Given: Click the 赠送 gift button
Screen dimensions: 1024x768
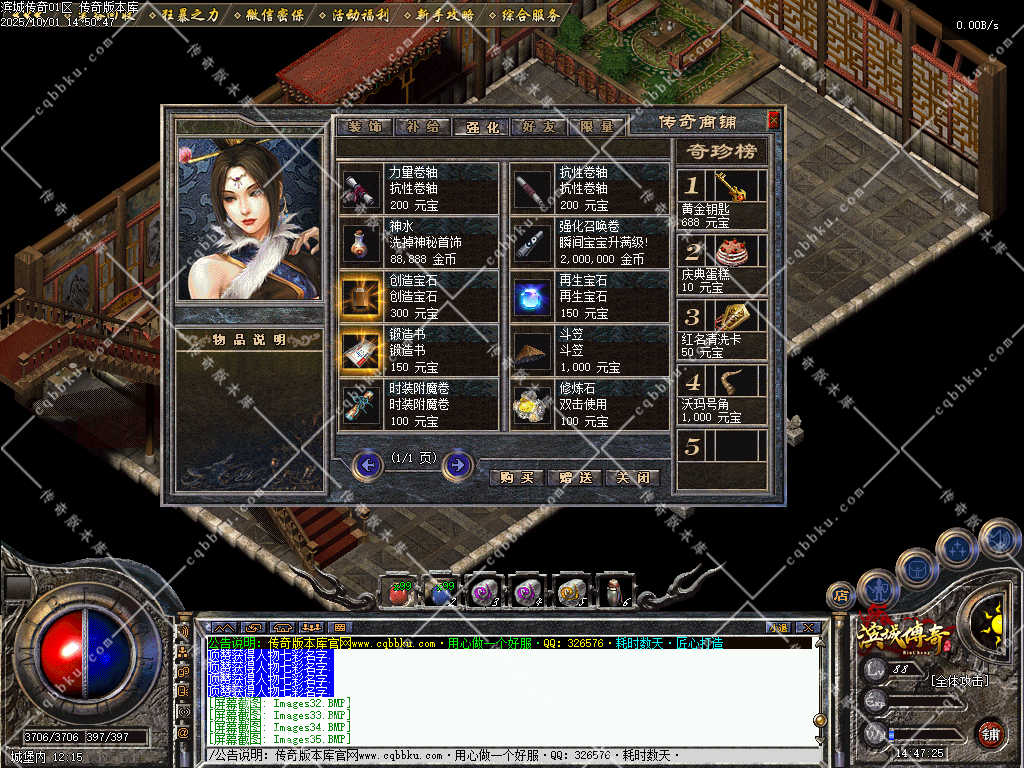Looking at the screenshot, I should pyautogui.click(x=575, y=478).
